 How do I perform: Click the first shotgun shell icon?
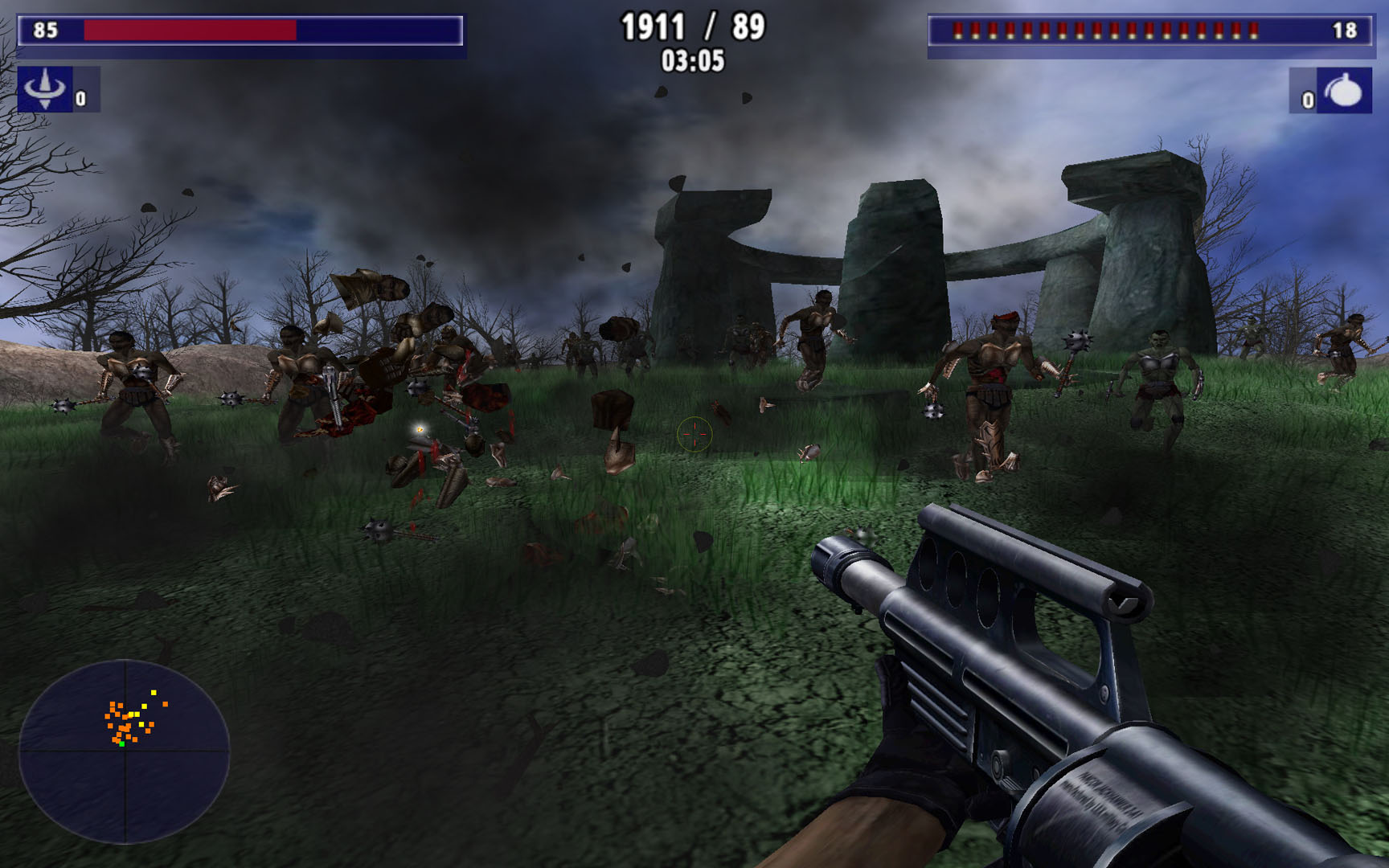tap(957, 30)
